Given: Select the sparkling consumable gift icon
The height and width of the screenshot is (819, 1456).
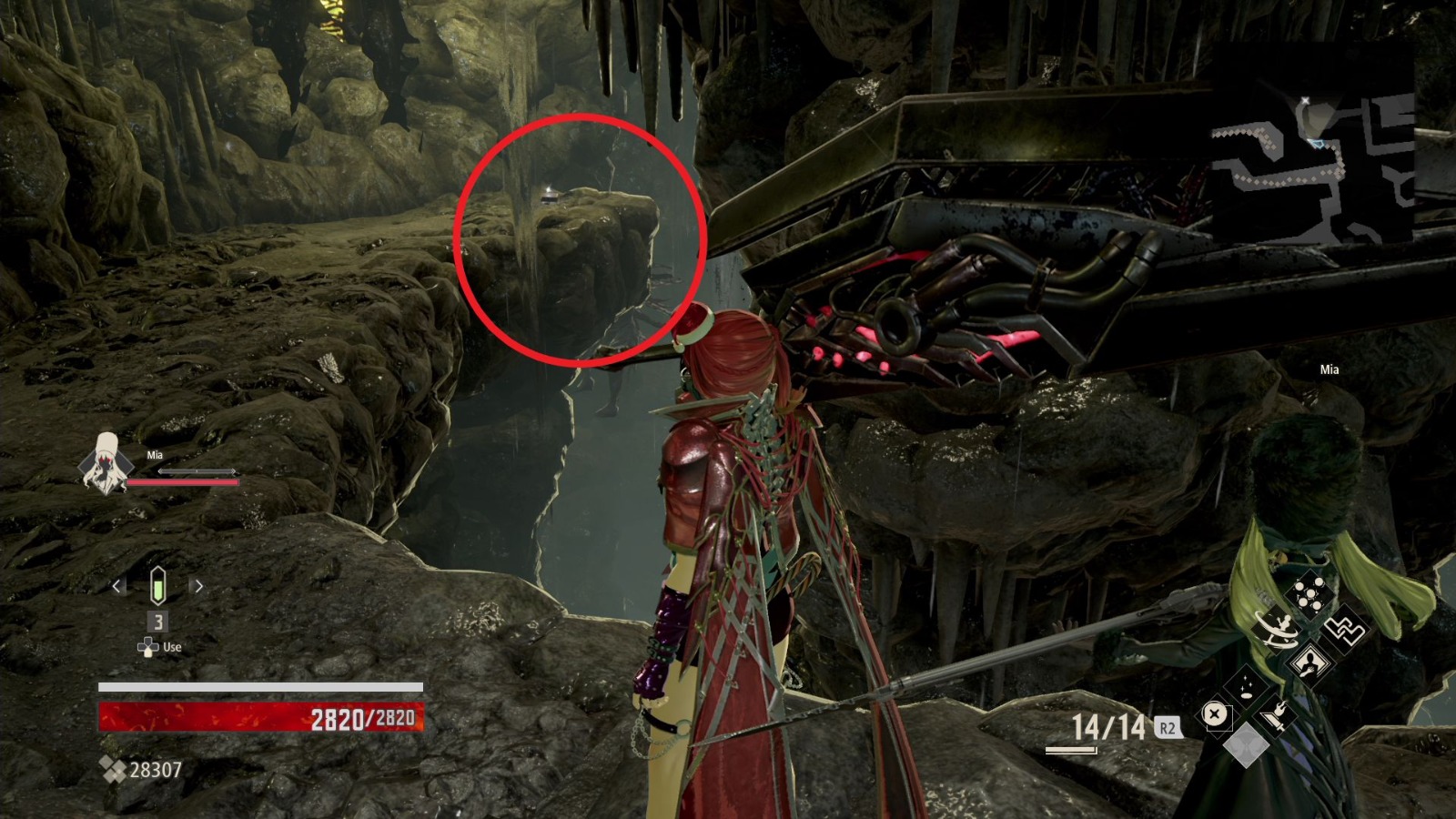Looking at the screenshot, I should pos(1247,688).
